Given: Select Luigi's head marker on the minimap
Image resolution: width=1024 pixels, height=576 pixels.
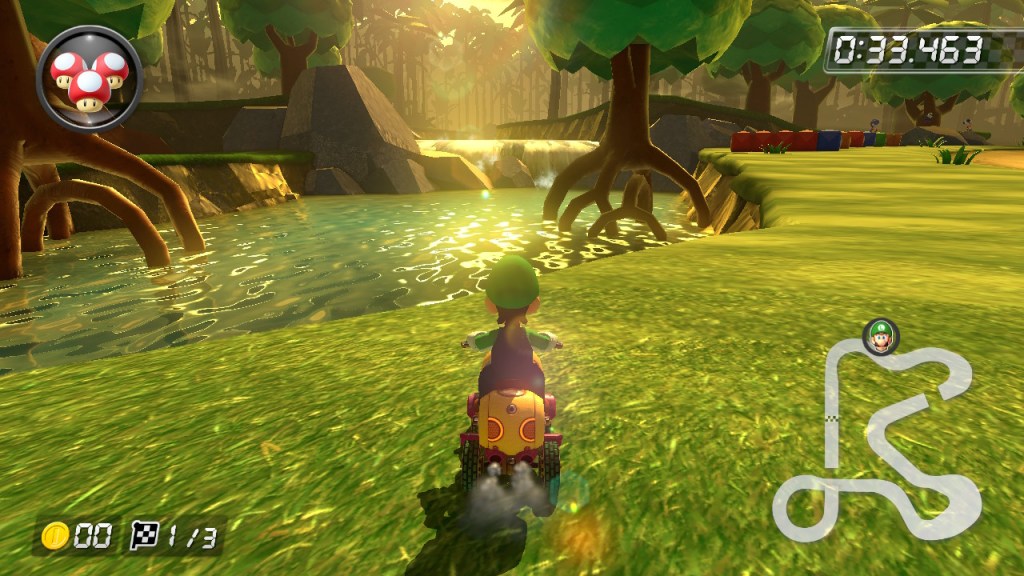Looking at the screenshot, I should pos(880,337).
